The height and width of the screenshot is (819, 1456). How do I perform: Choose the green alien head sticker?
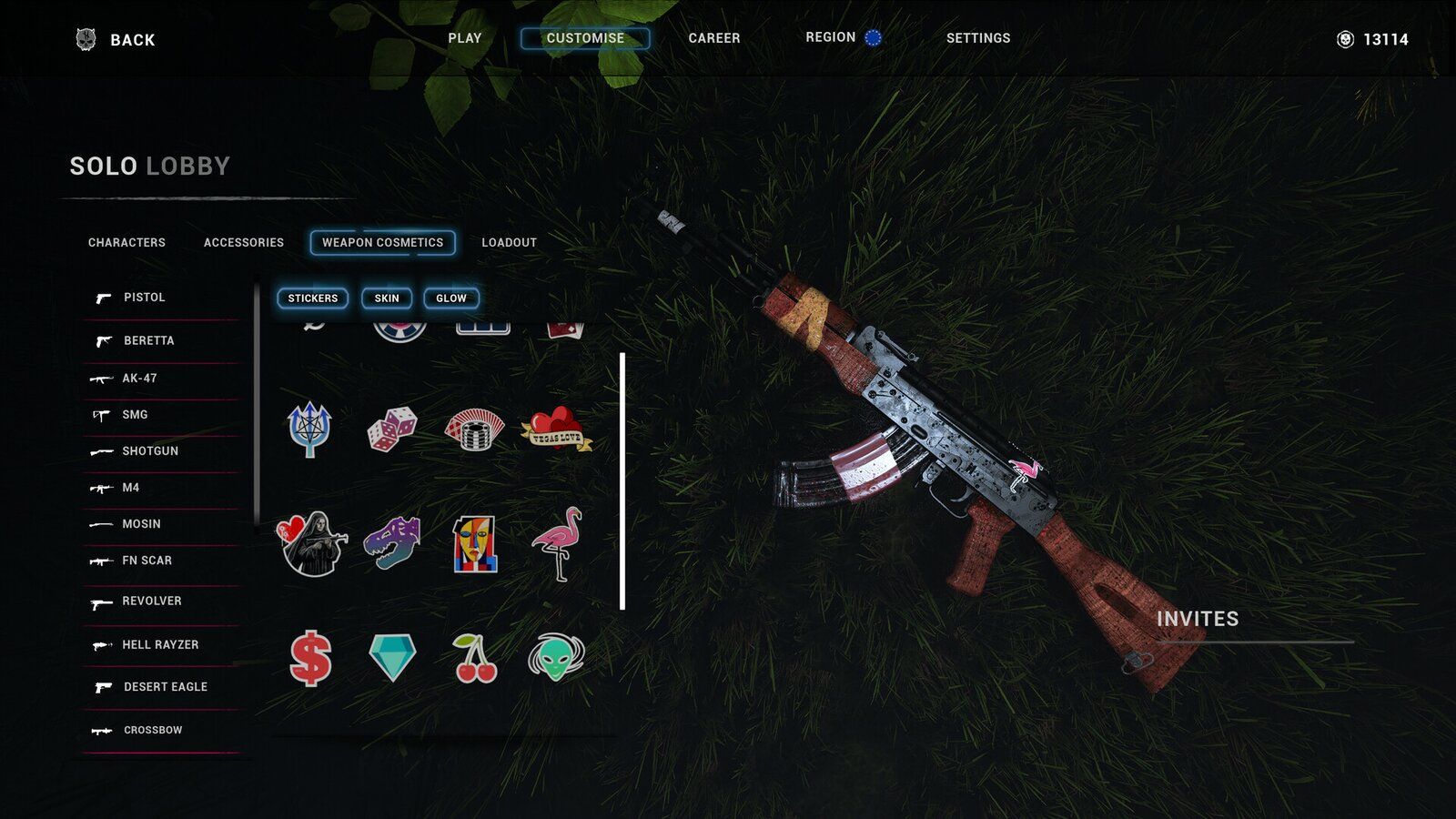[556, 657]
